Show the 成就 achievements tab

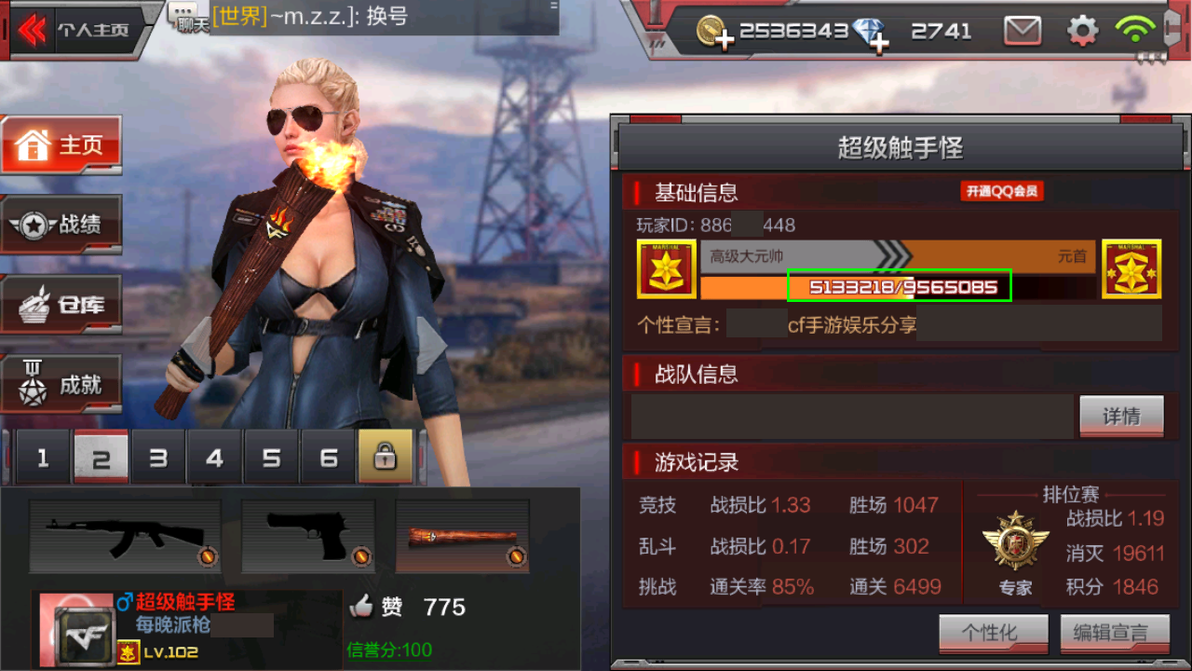pyautogui.click(x=62, y=384)
